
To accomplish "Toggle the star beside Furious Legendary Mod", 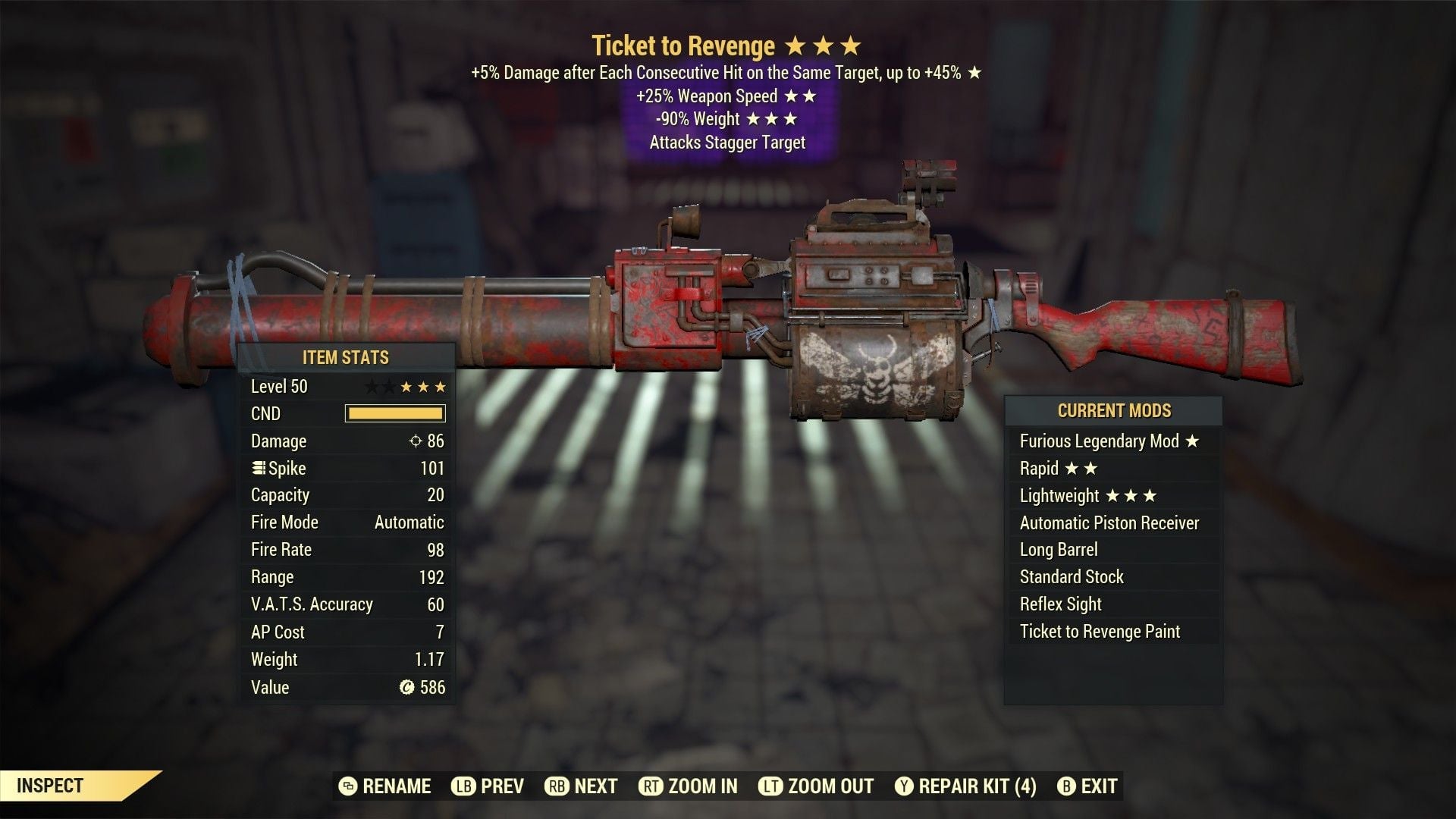I will click(1194, 441).
